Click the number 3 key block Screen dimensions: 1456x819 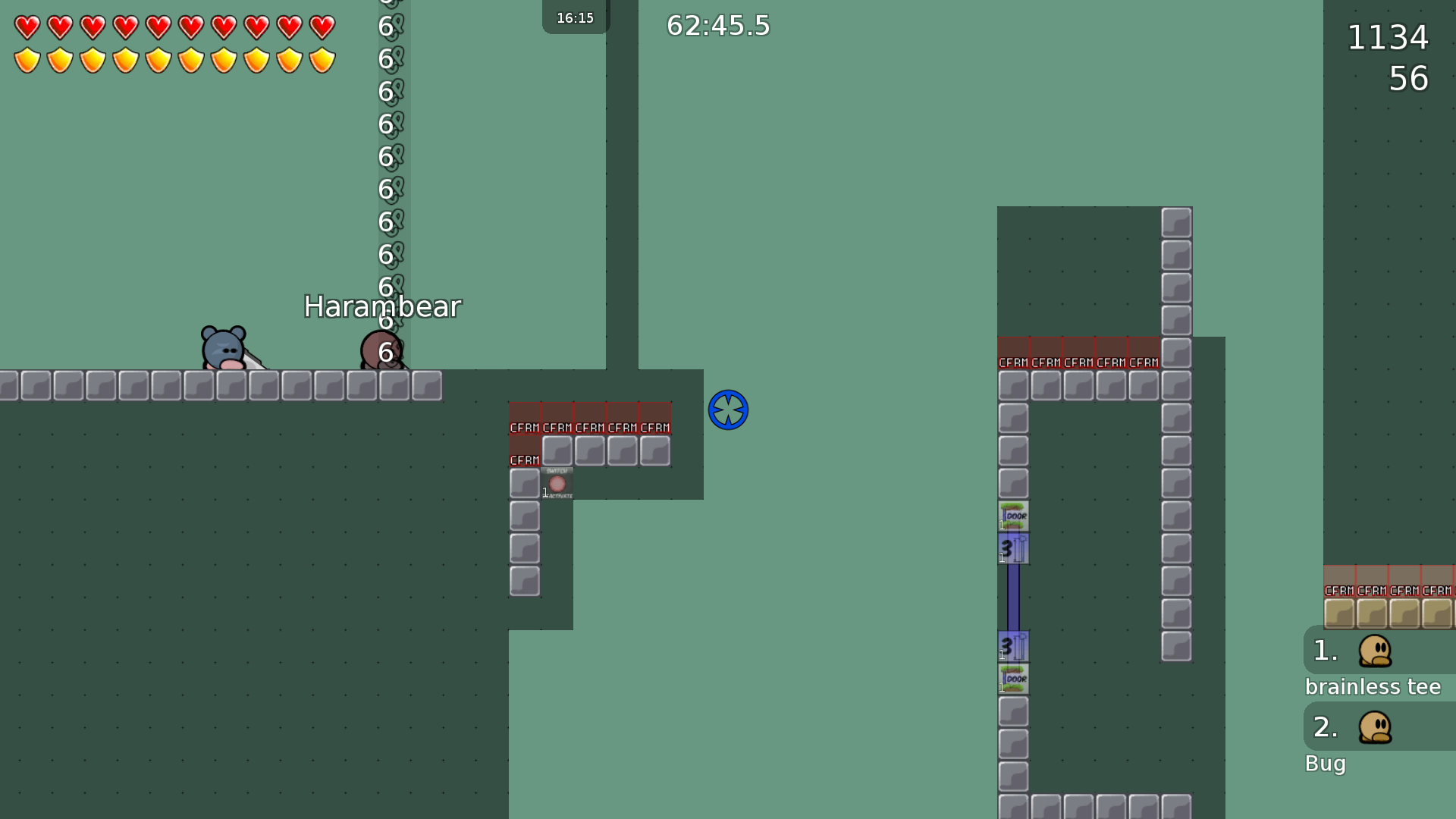click(1014, 549)
